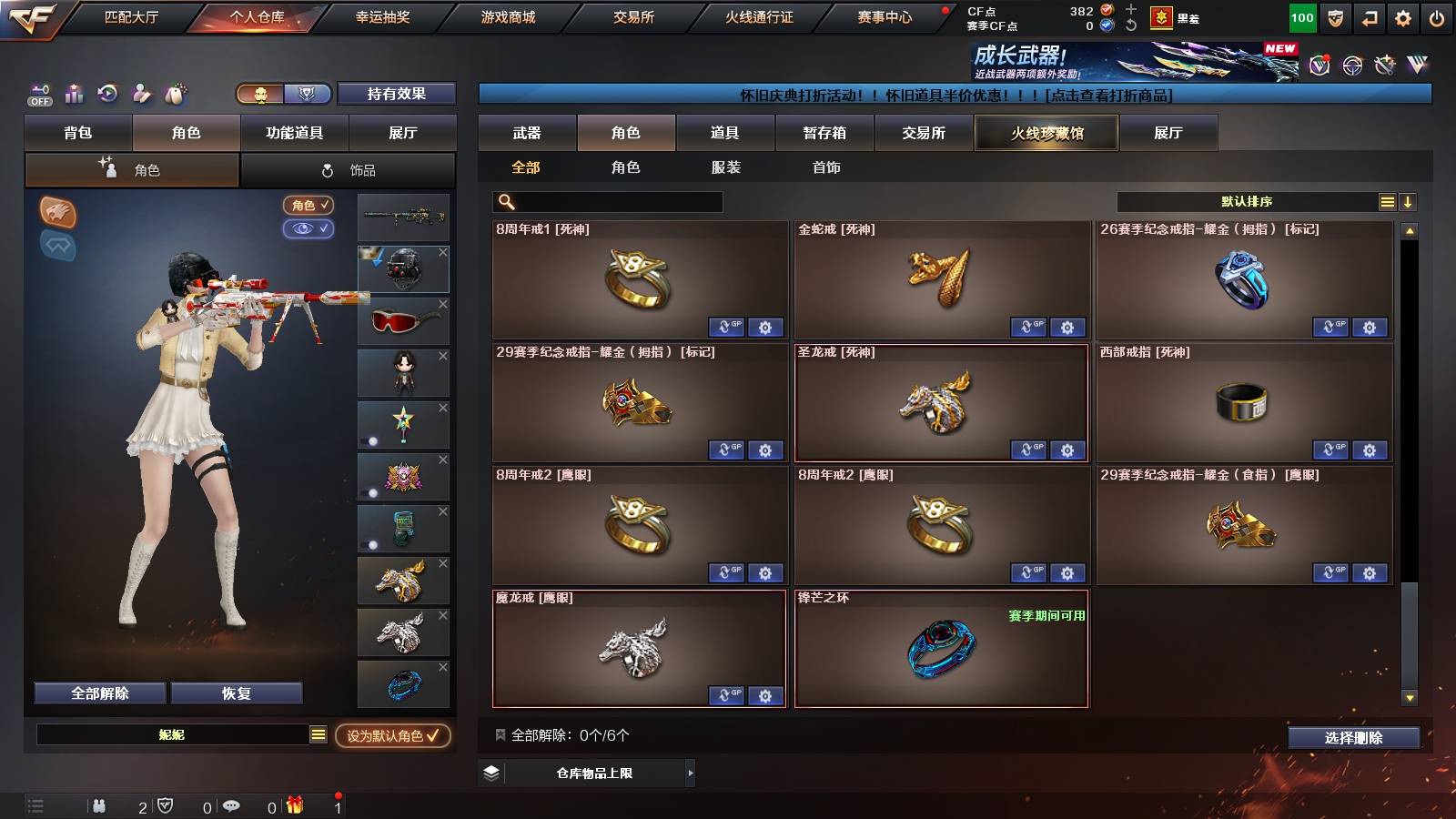Switch to the 首饰 sub-tab

(x=826, y=167)
